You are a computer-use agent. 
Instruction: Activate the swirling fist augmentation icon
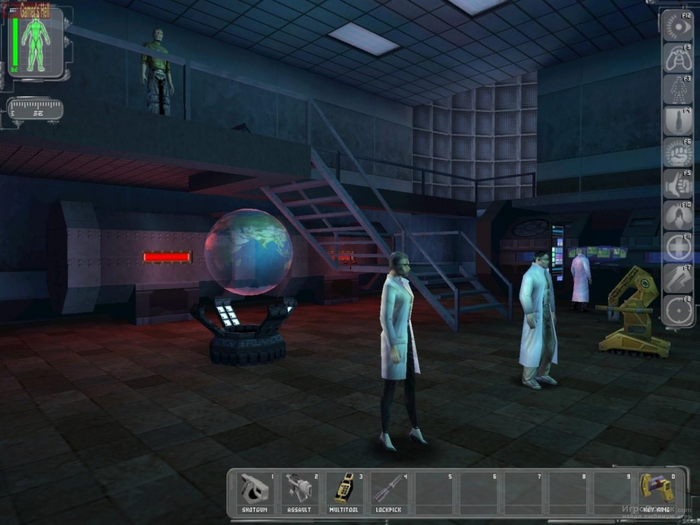[677, 153]
